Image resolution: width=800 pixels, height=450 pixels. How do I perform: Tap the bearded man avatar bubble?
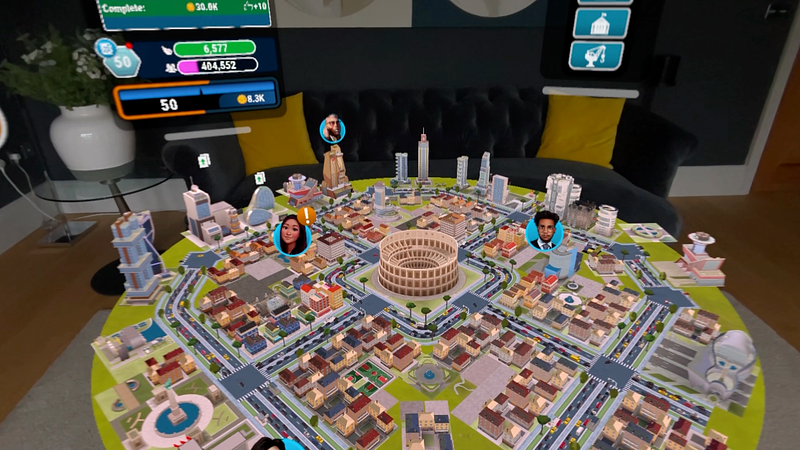(x=332, y=129)
